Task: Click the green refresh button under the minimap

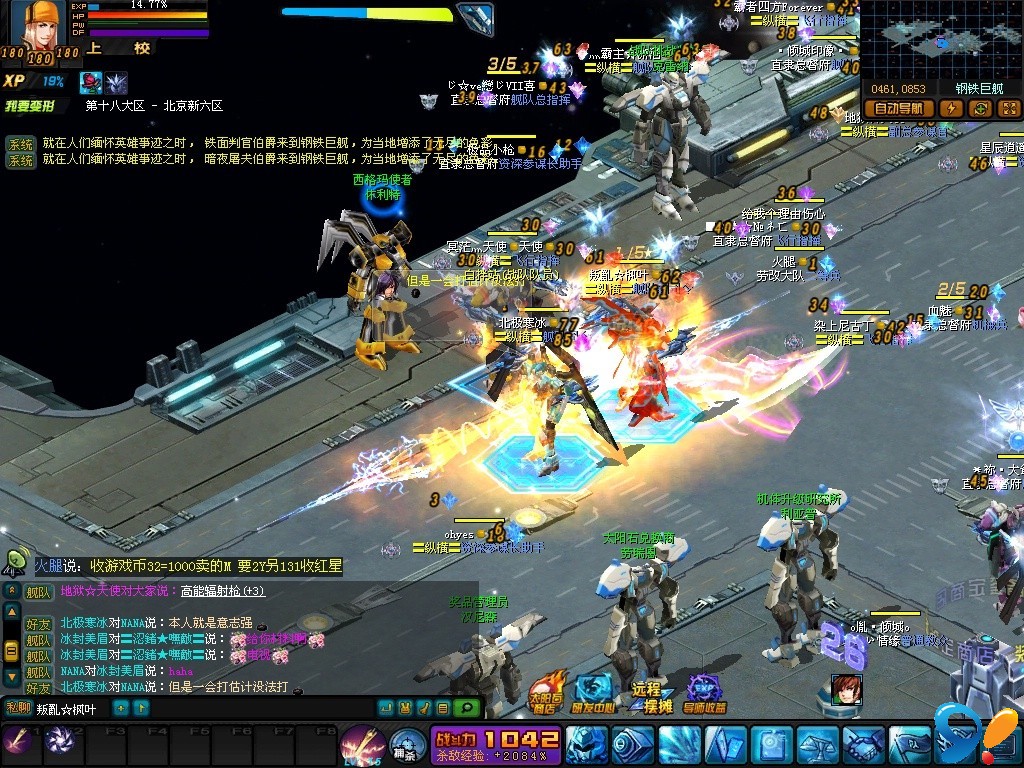Action: pos(981,109)
